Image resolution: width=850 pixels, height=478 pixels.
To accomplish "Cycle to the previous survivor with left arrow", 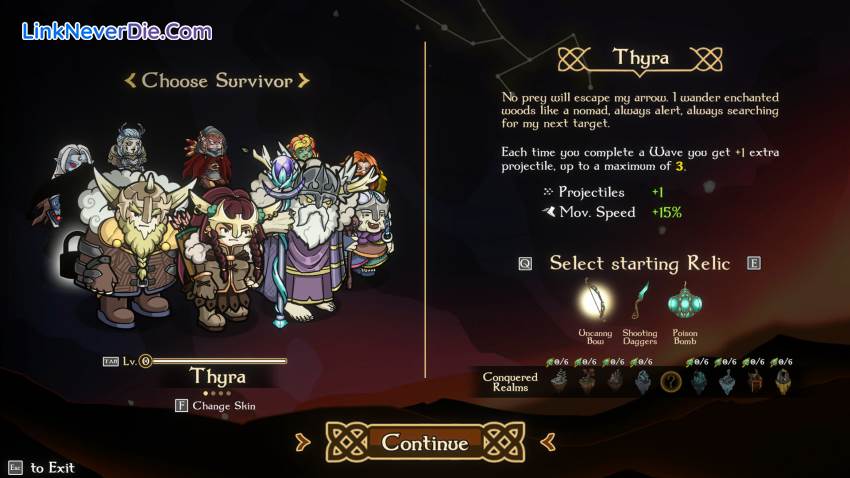I will tap(129, 81).
